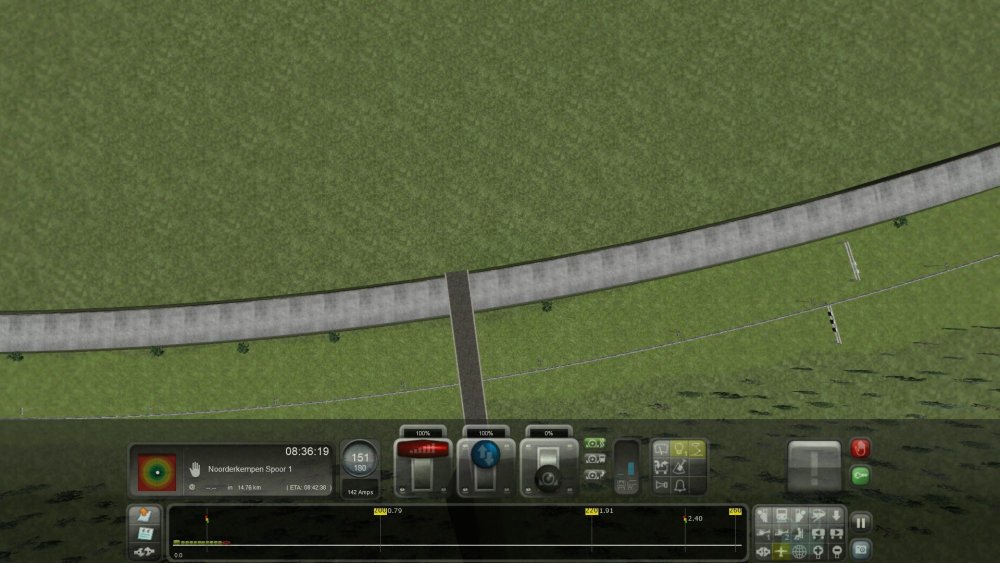The width and height of the screenshot is (1000, 563).
Task: Open the globe map view icon
Action: tap(799, 551)
